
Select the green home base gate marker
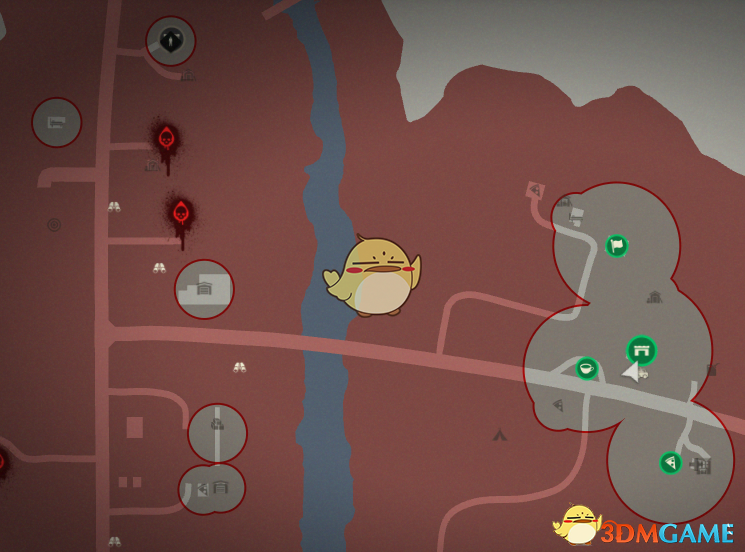point(641,350)
